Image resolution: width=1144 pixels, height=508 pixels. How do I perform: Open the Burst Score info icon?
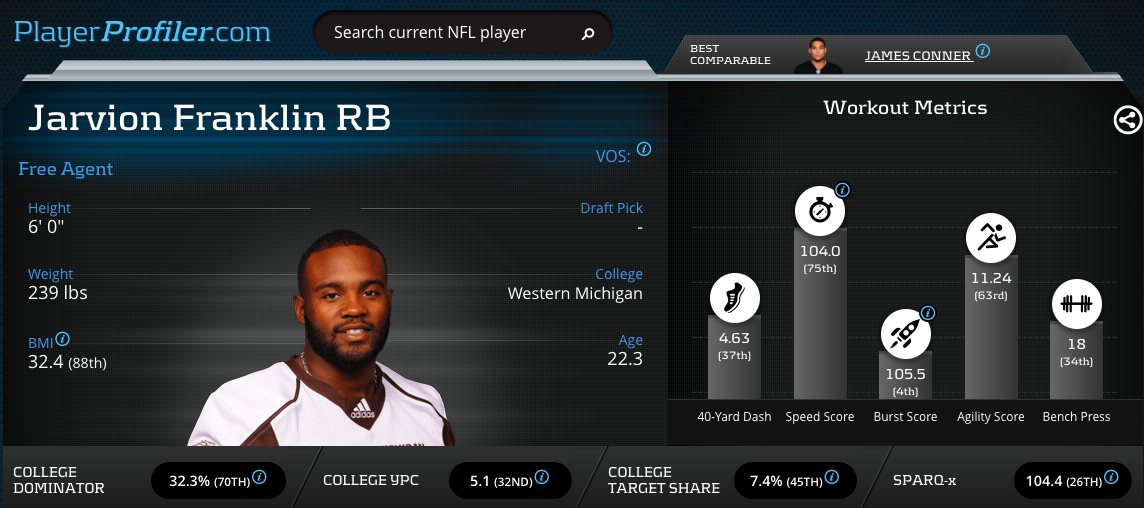coord(927,312)
